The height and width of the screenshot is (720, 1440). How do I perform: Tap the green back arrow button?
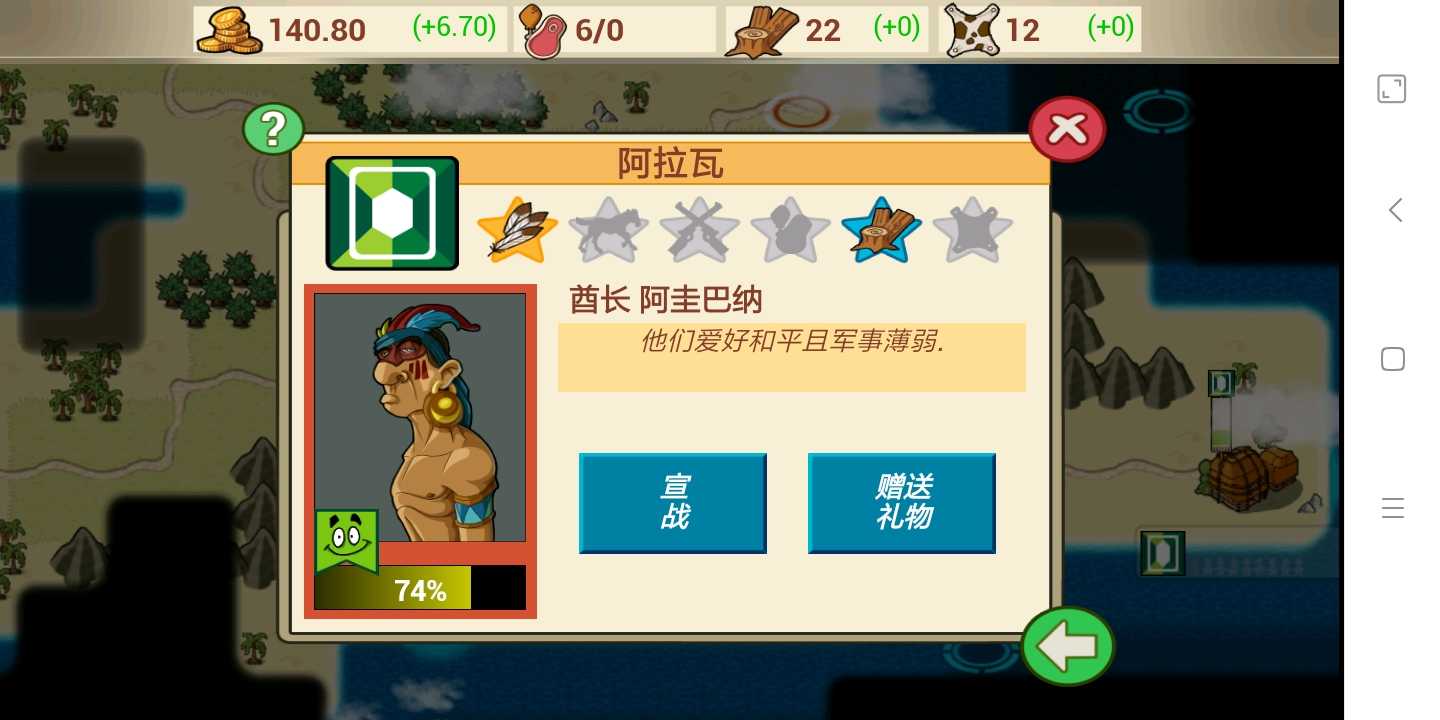click(x=1067, y=646)
